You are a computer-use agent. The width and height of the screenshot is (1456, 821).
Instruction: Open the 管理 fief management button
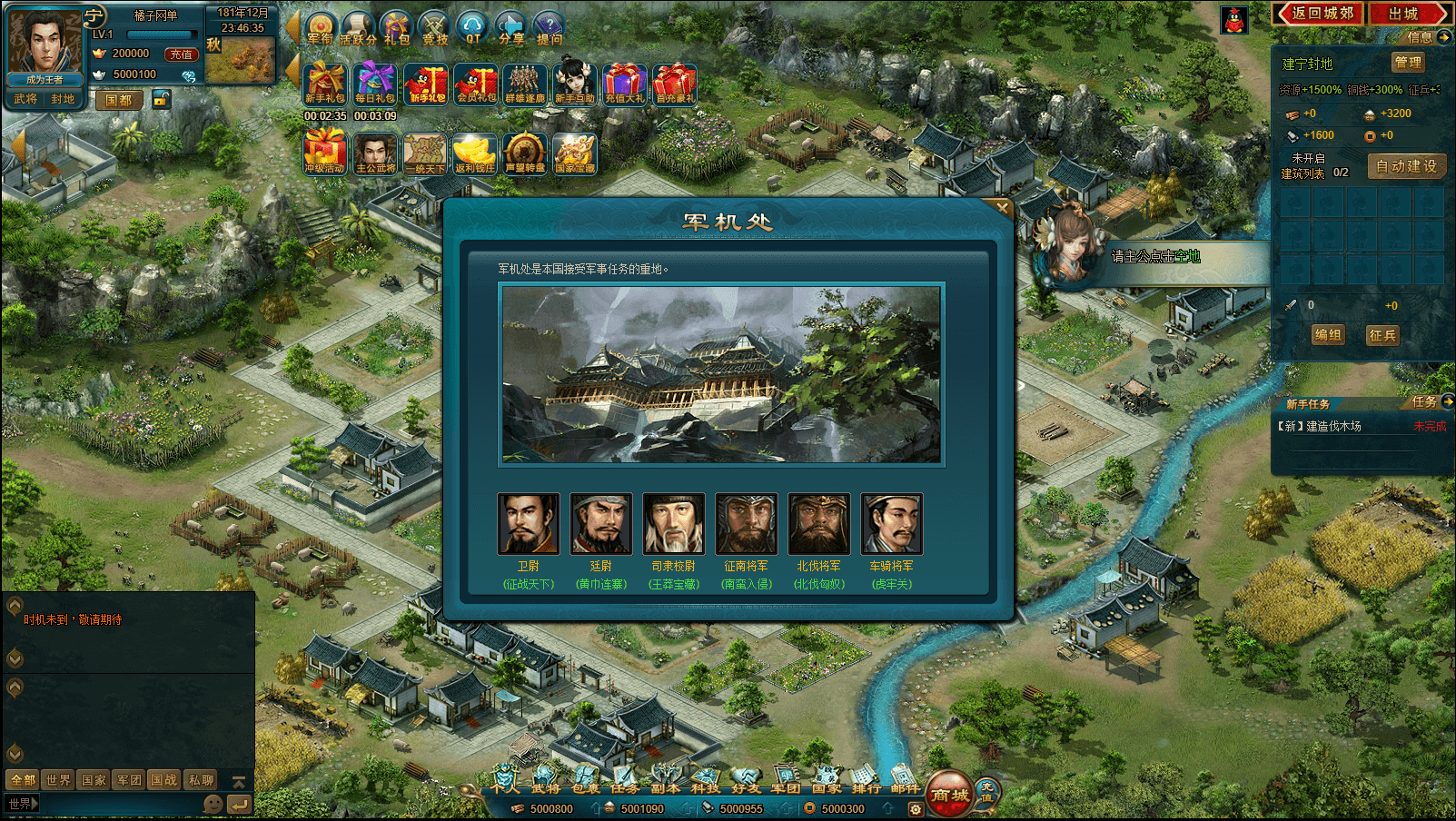1408,63
